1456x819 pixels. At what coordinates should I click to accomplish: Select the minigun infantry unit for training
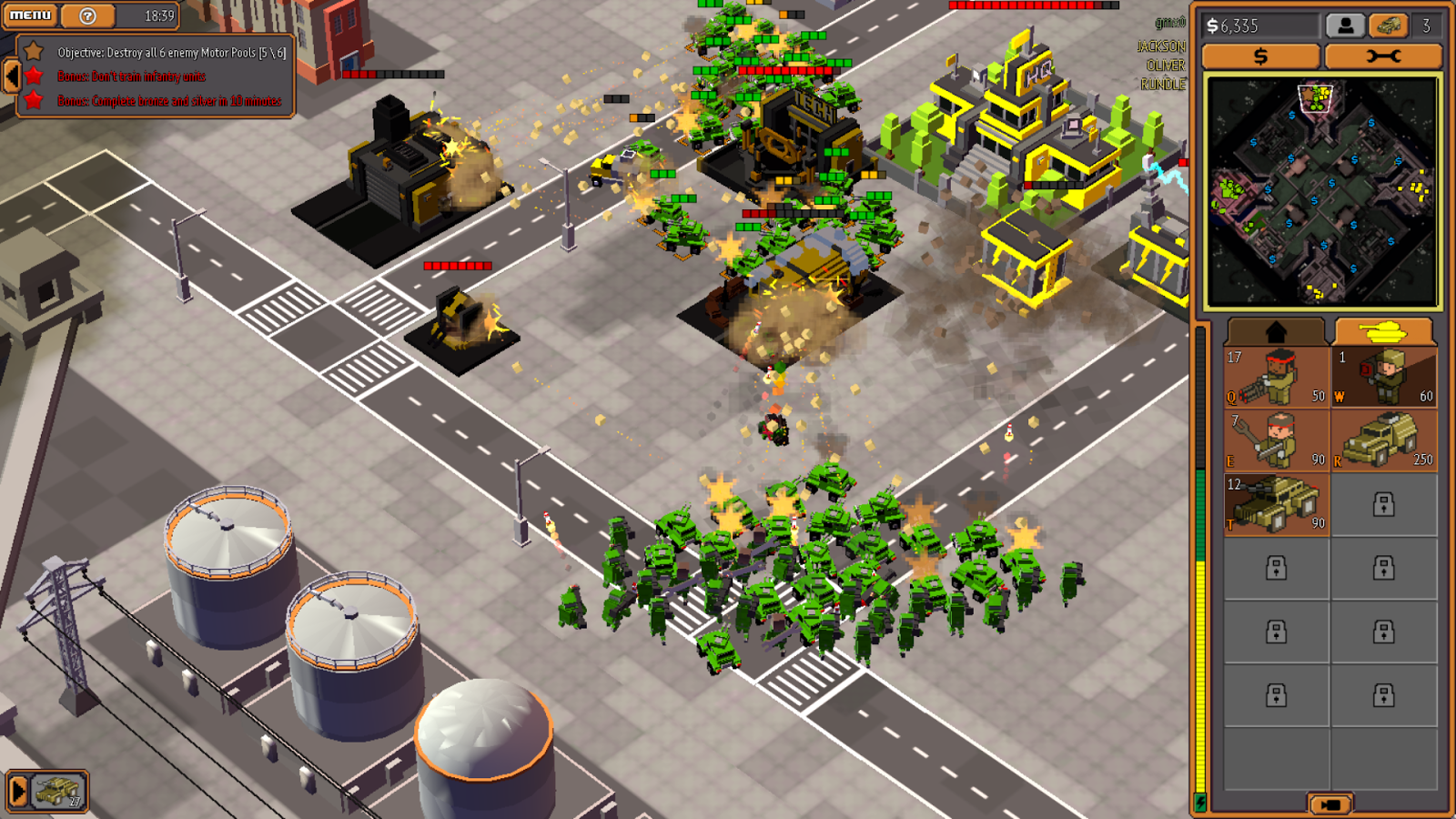pos(1277,378)
